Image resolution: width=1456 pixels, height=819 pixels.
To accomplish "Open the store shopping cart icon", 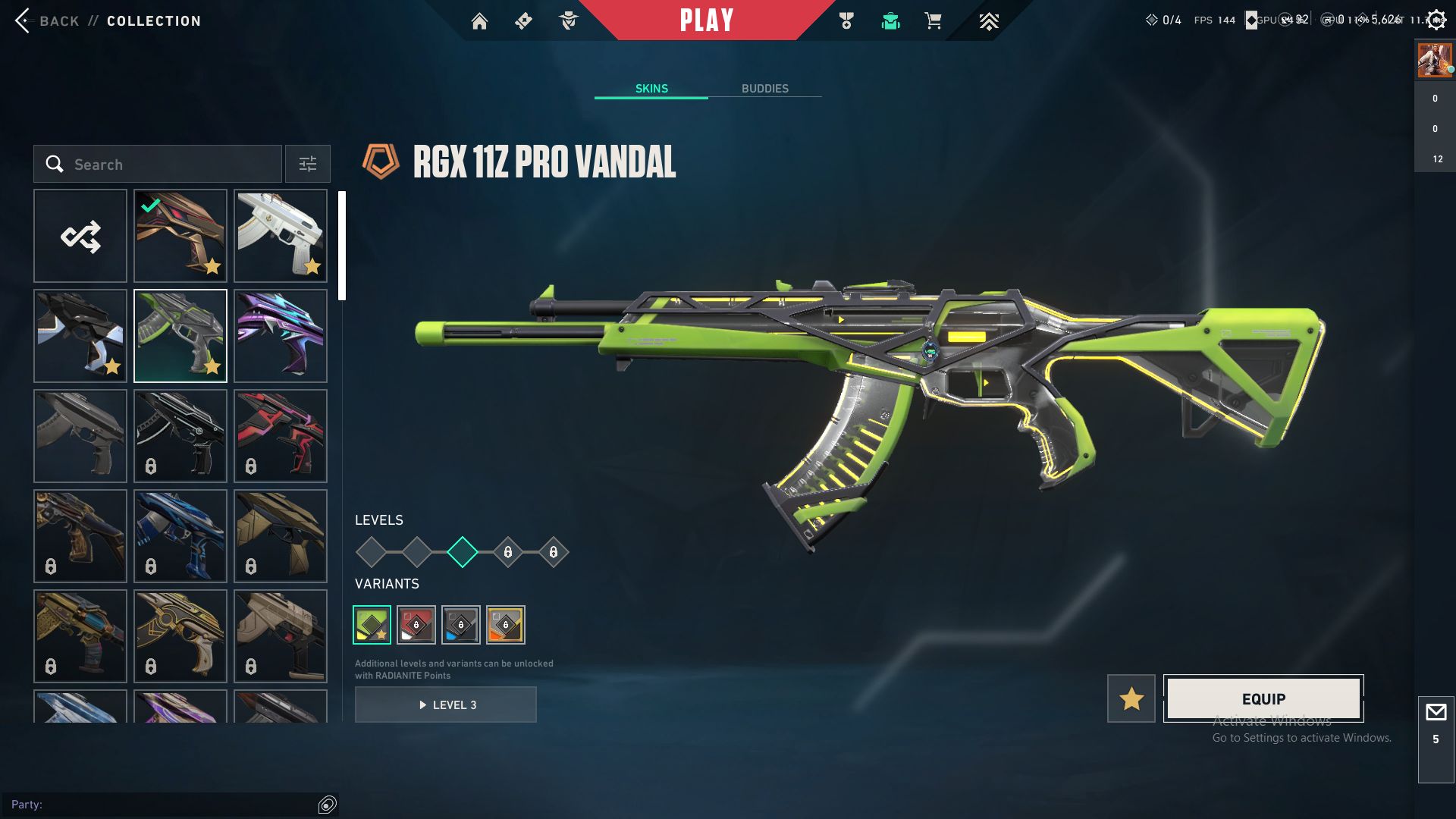I will click(933, 21).
